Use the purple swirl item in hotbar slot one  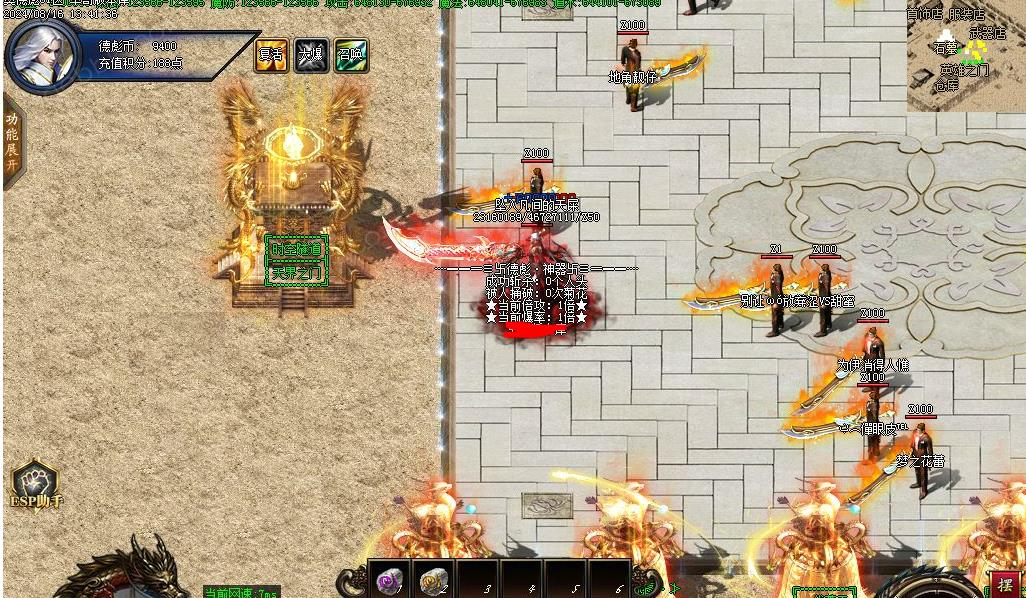(x=388, y=580)
